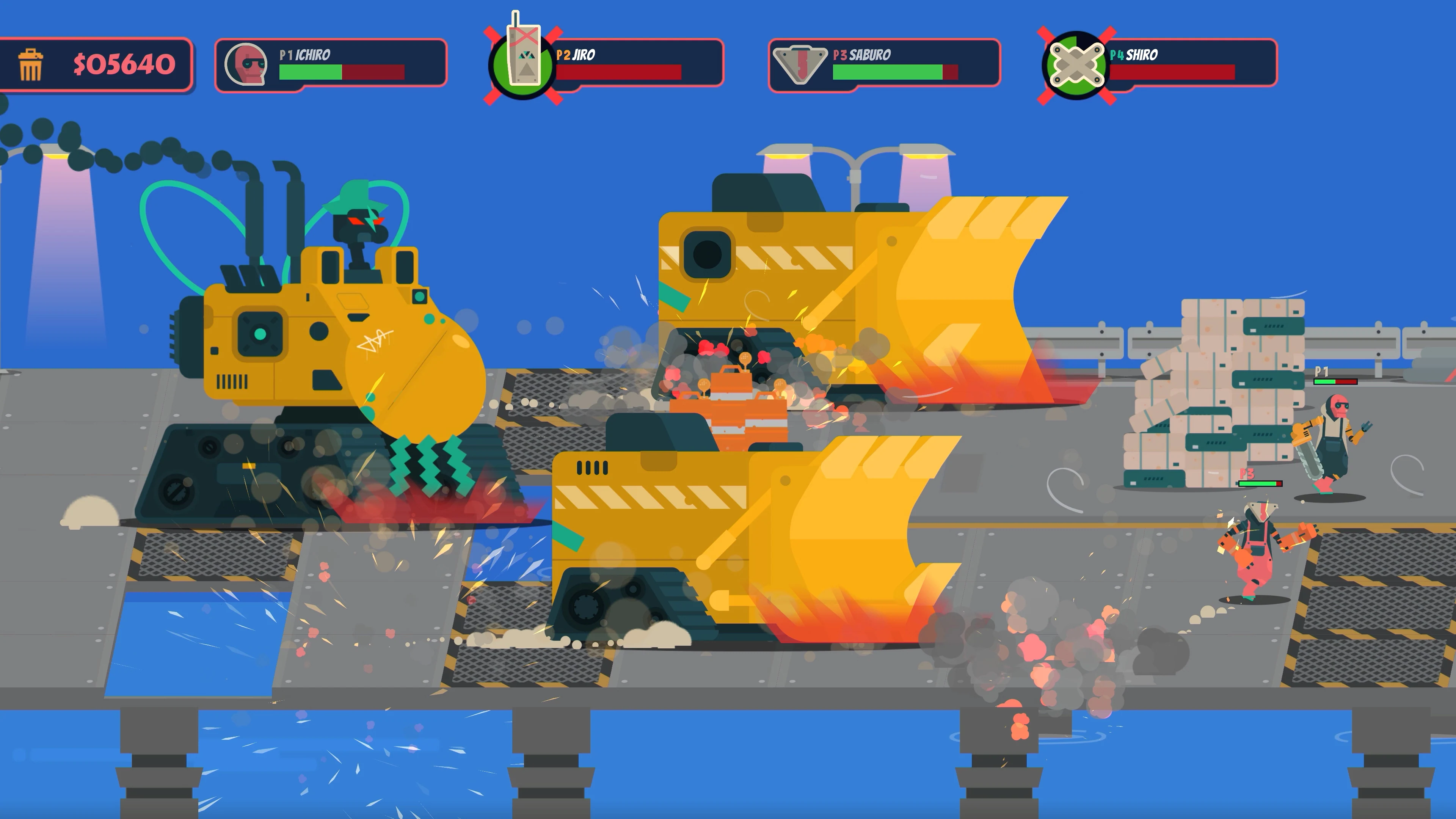Click Shiro's crossed bandage portrait icon
This screenshot has width=1456, height=819.
pyautogui.click(x=1077, y=64)
